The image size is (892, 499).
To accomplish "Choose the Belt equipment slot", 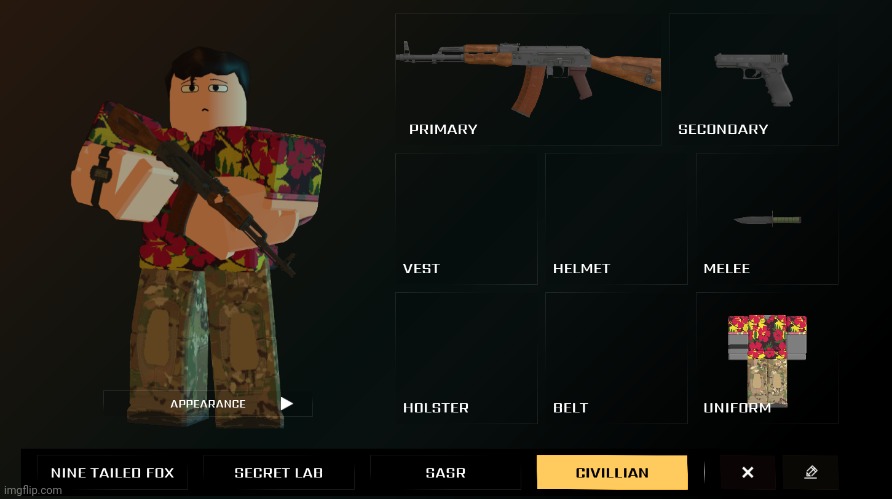I will pos(615,357).
